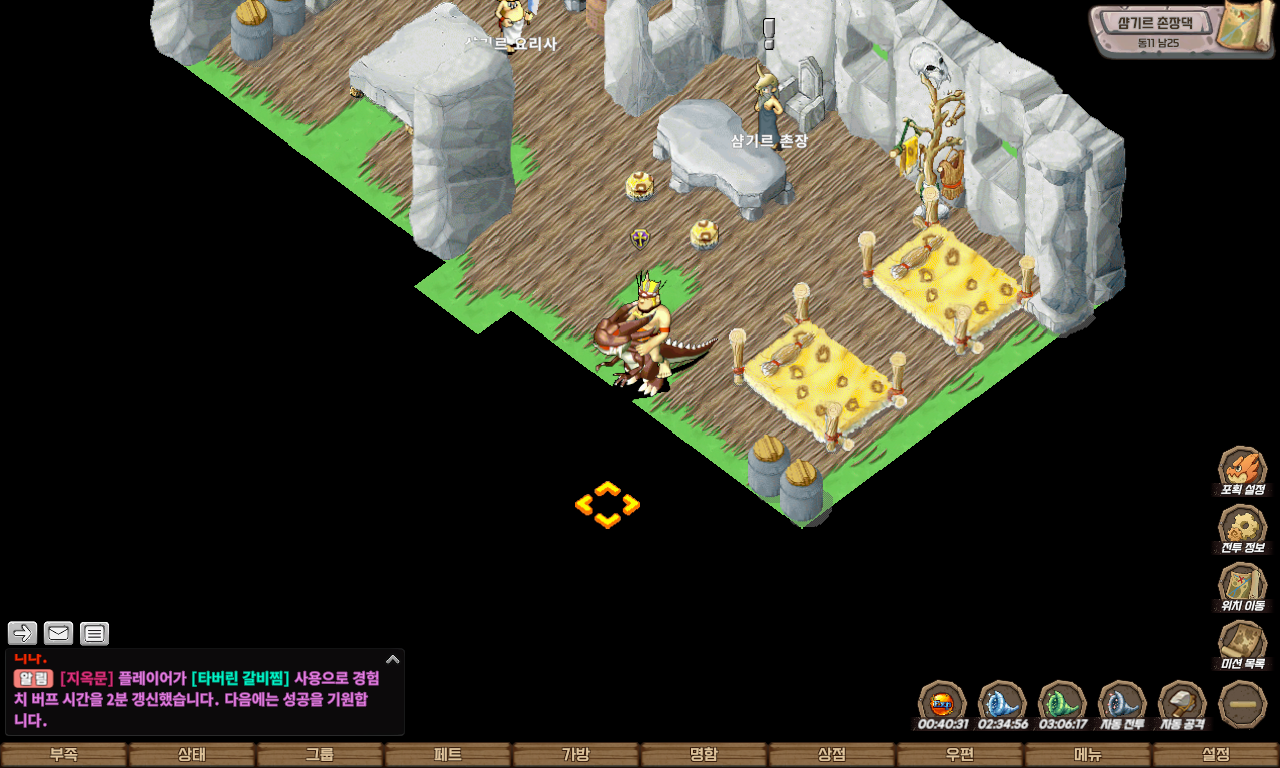Open 위치 이동 location travel map
This screenshot has width=1280, height=768.
(x=1242, y=586)
